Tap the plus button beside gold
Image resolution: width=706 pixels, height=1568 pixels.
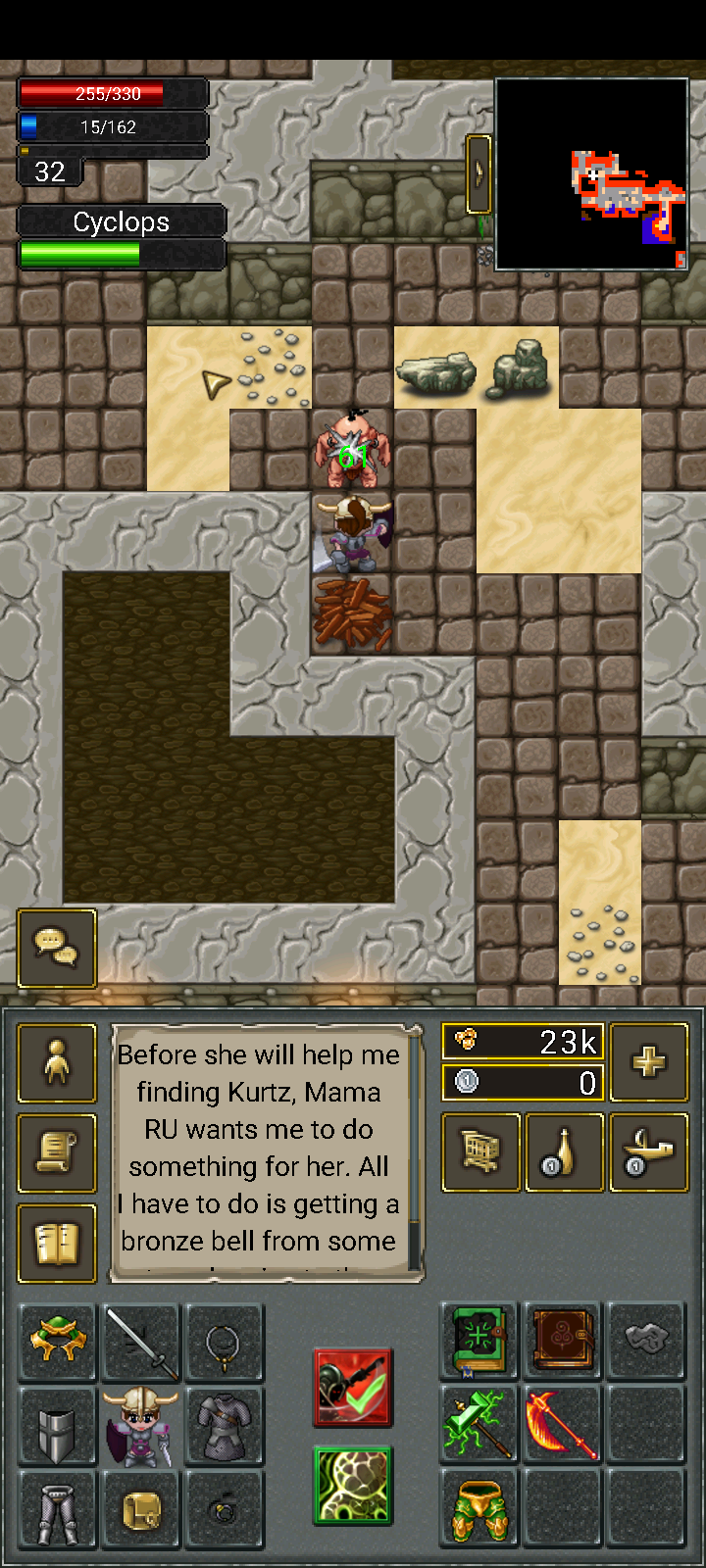648,1062
